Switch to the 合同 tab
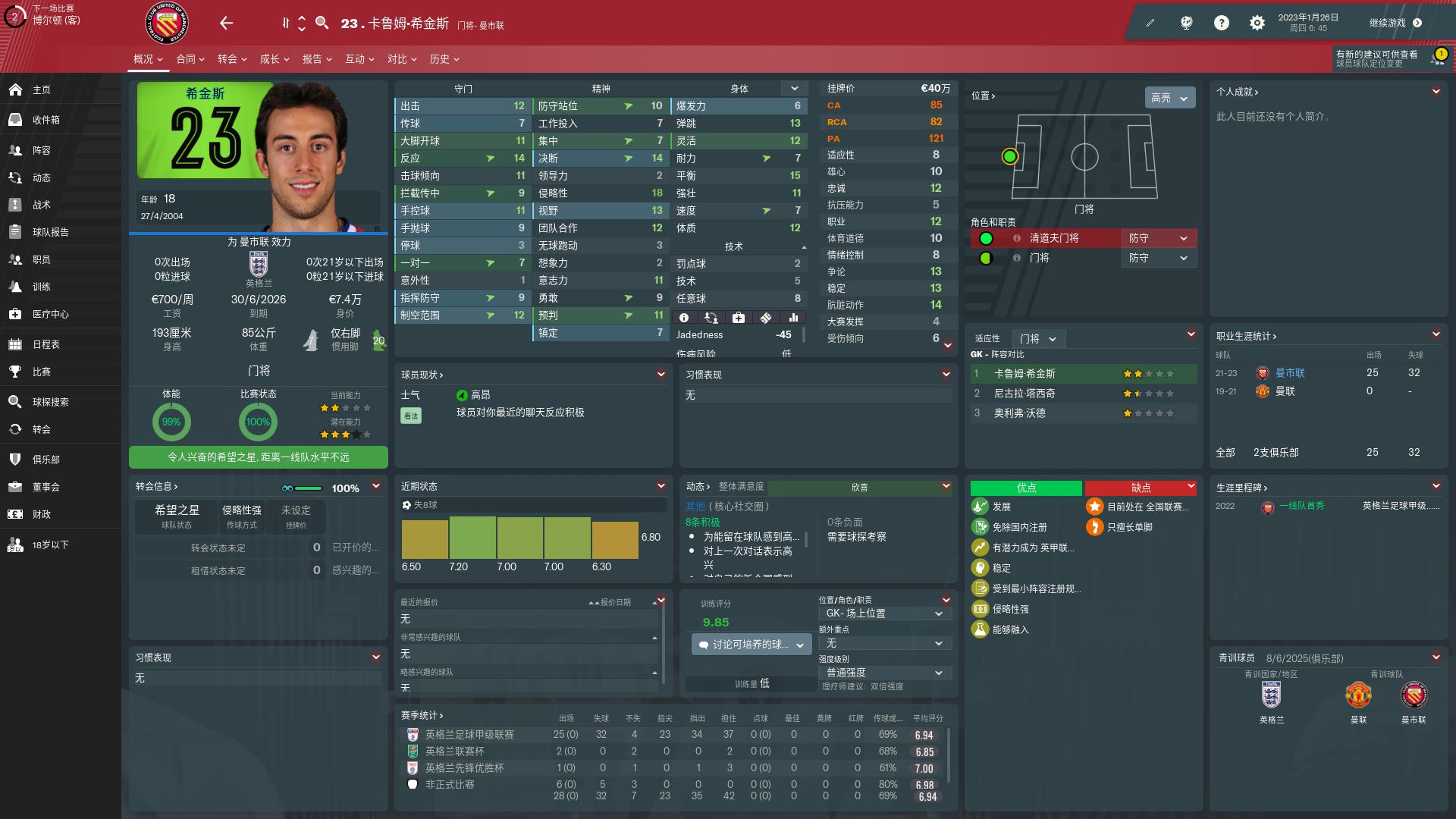 (x=189, y=58)
